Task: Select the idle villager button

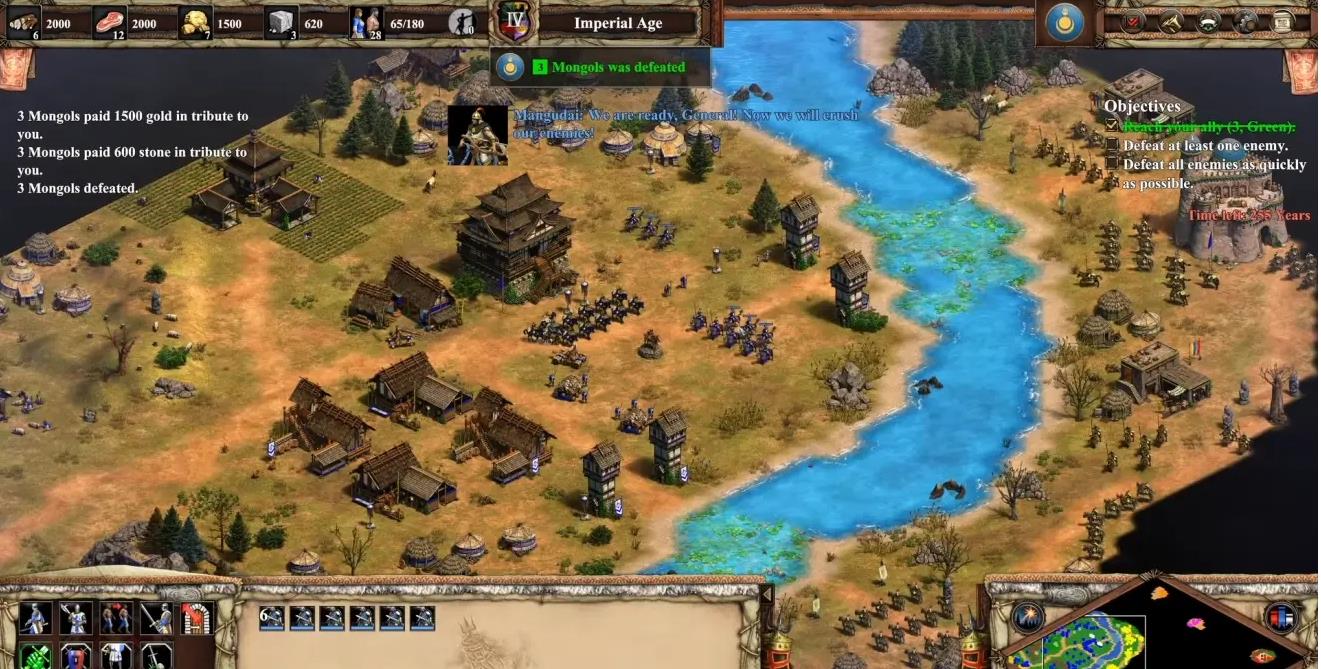Action: click(x=463, y=21)
